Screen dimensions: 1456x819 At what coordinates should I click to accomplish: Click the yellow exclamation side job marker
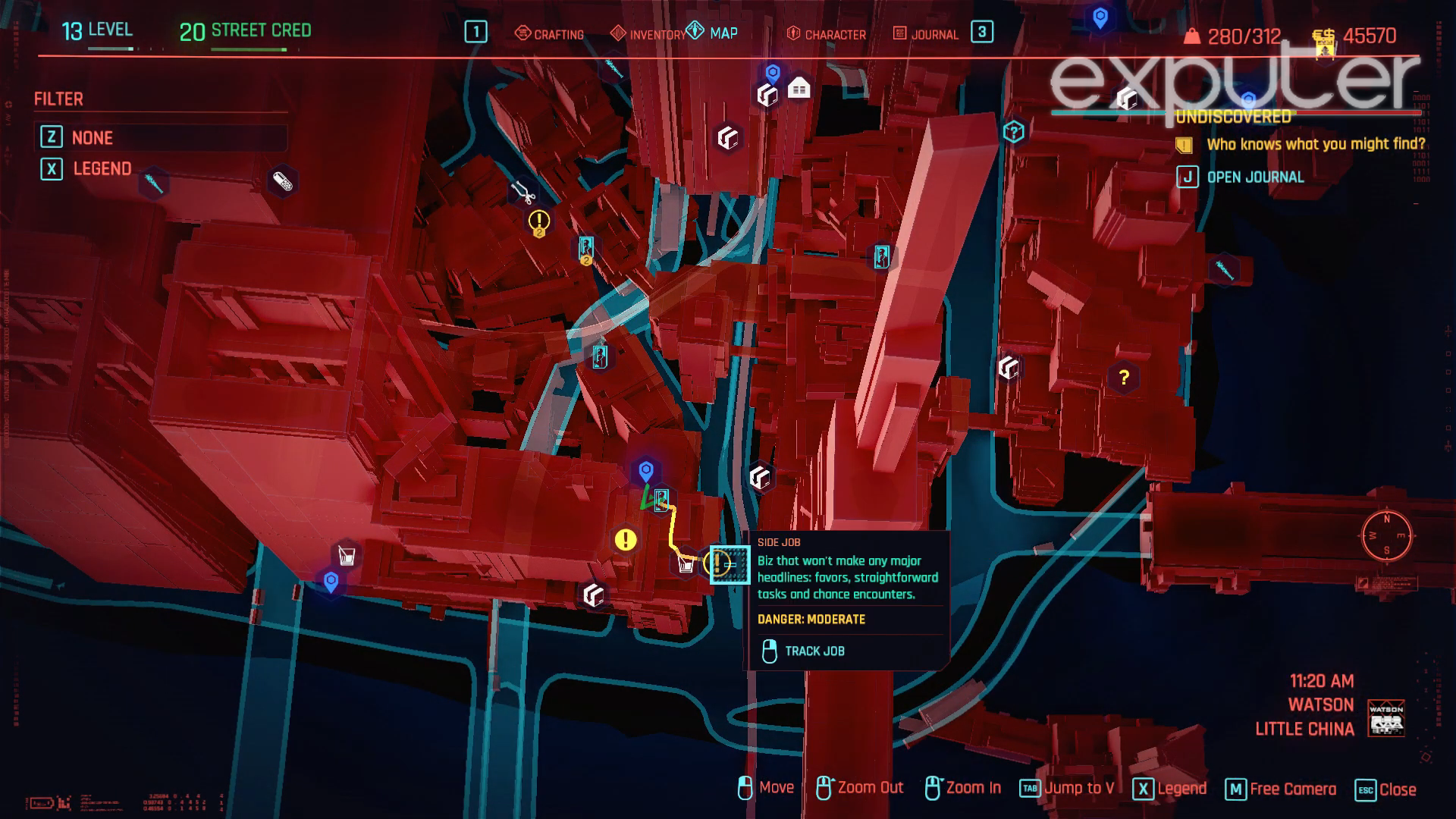coord(624,541)
